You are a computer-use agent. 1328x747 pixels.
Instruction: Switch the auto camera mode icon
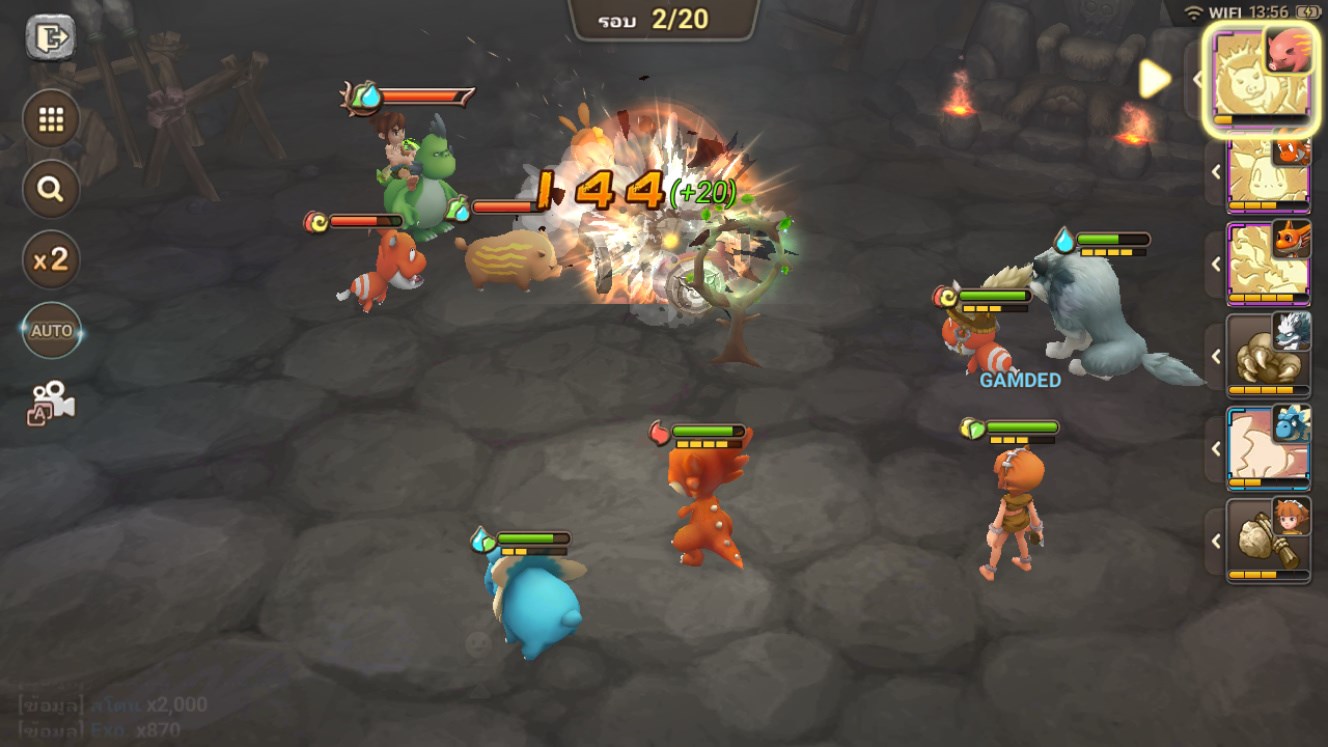click(51, 401)
